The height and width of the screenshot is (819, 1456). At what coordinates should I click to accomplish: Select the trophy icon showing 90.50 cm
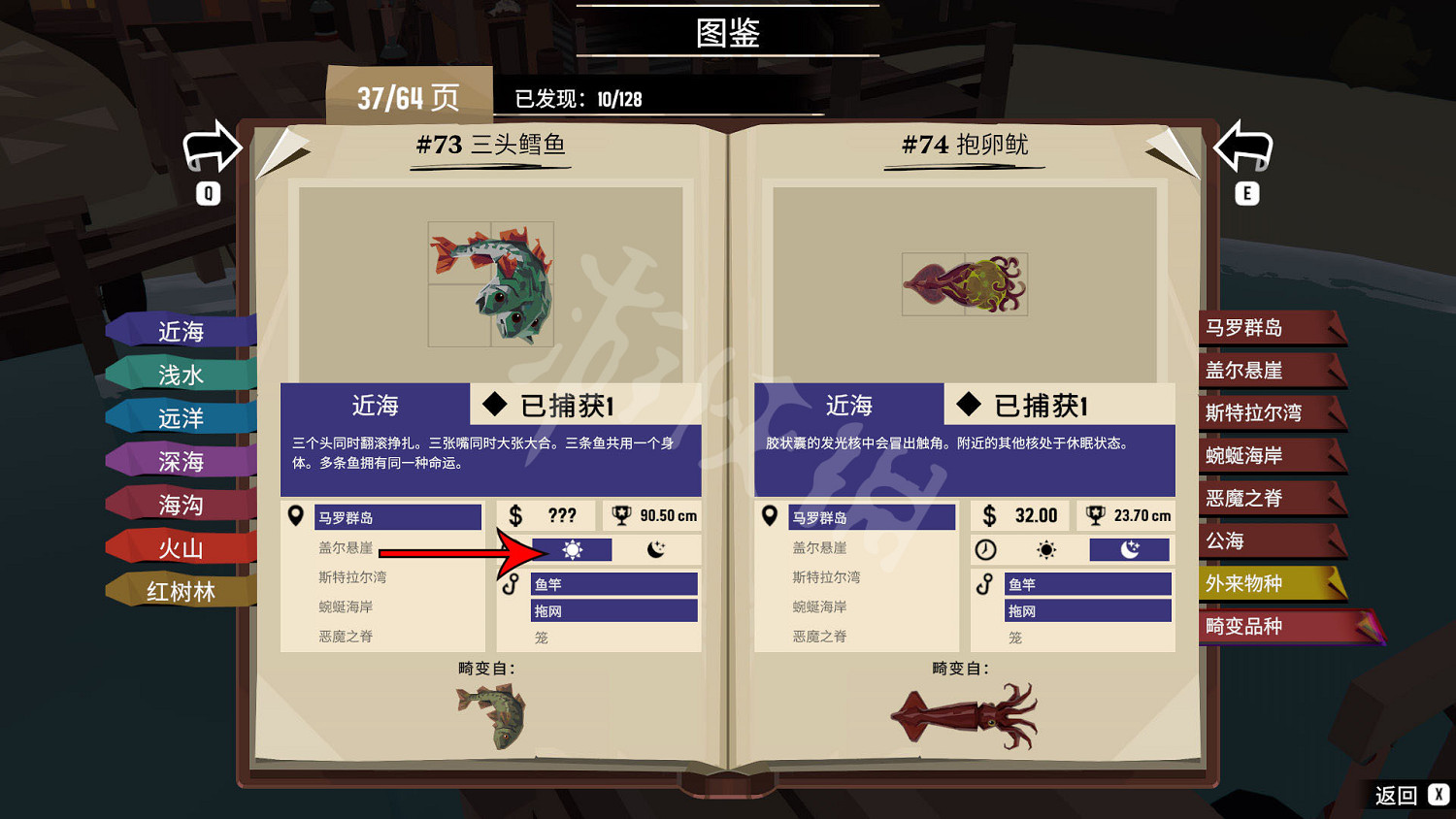[621, 515]
